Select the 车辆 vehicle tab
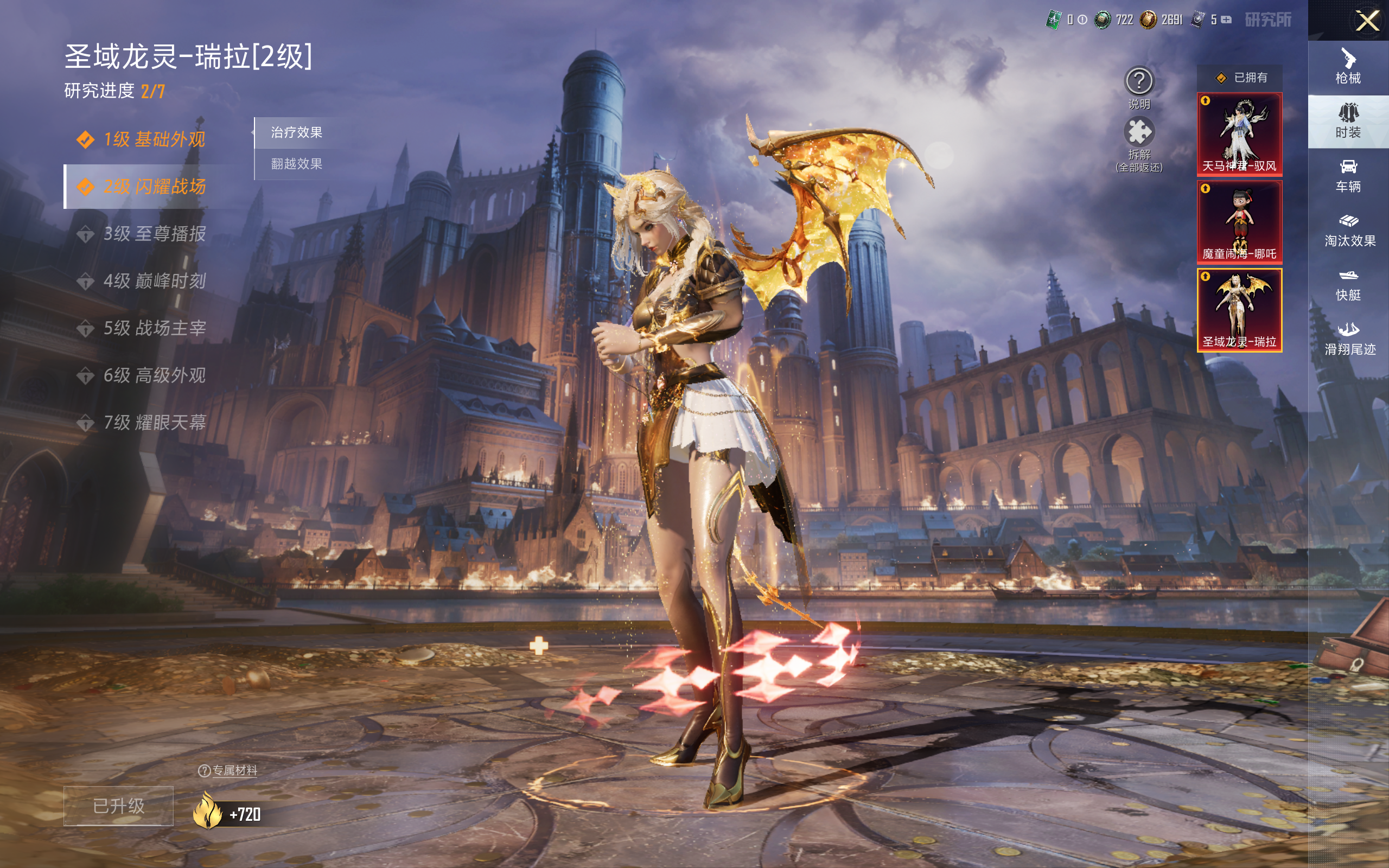1389x868 pixels. [1348, 176]
